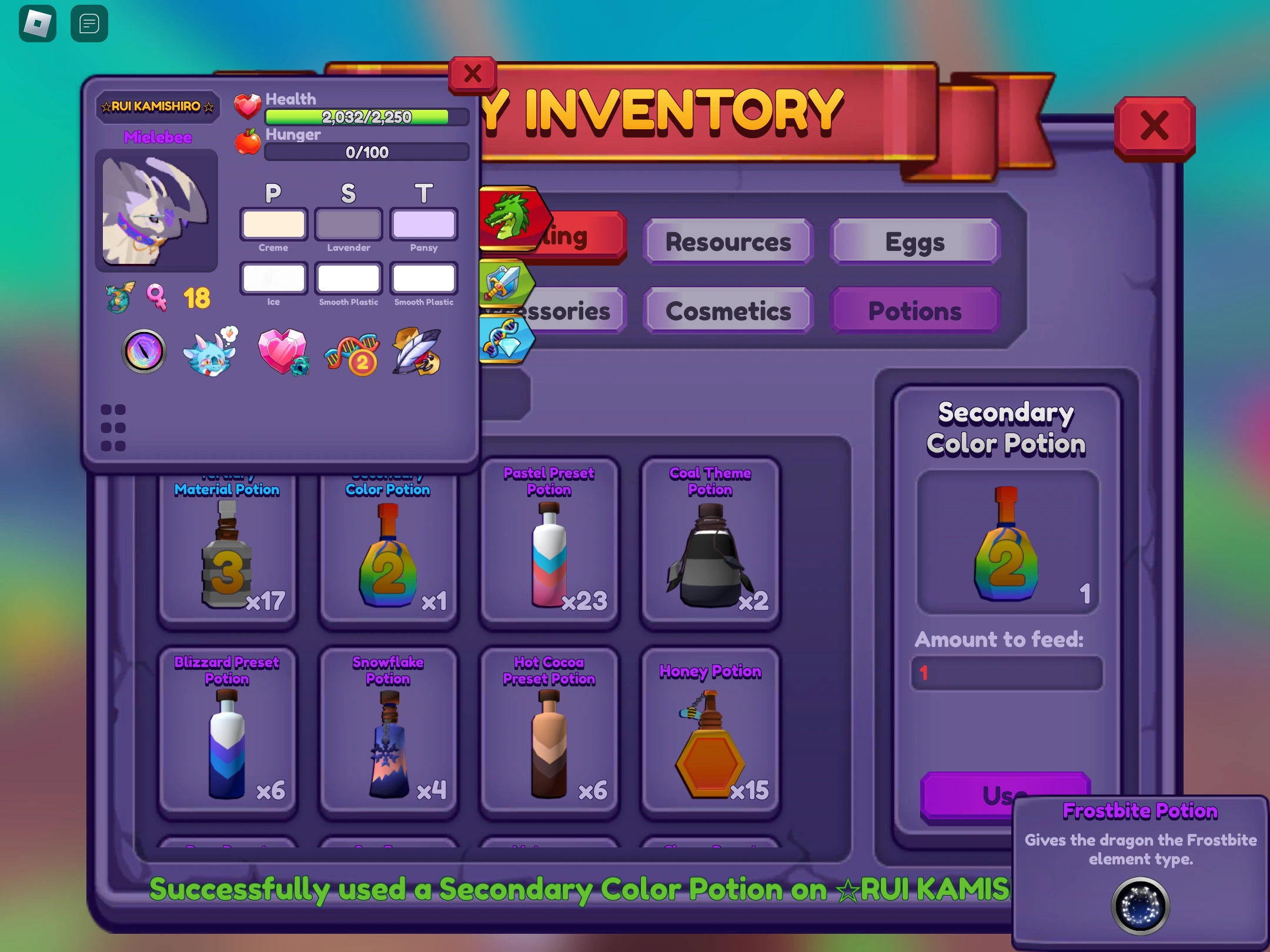Select the Lavender secondary color swatch
The height and width of the screenshot is (952, 1270).
[x=348, y=224]
